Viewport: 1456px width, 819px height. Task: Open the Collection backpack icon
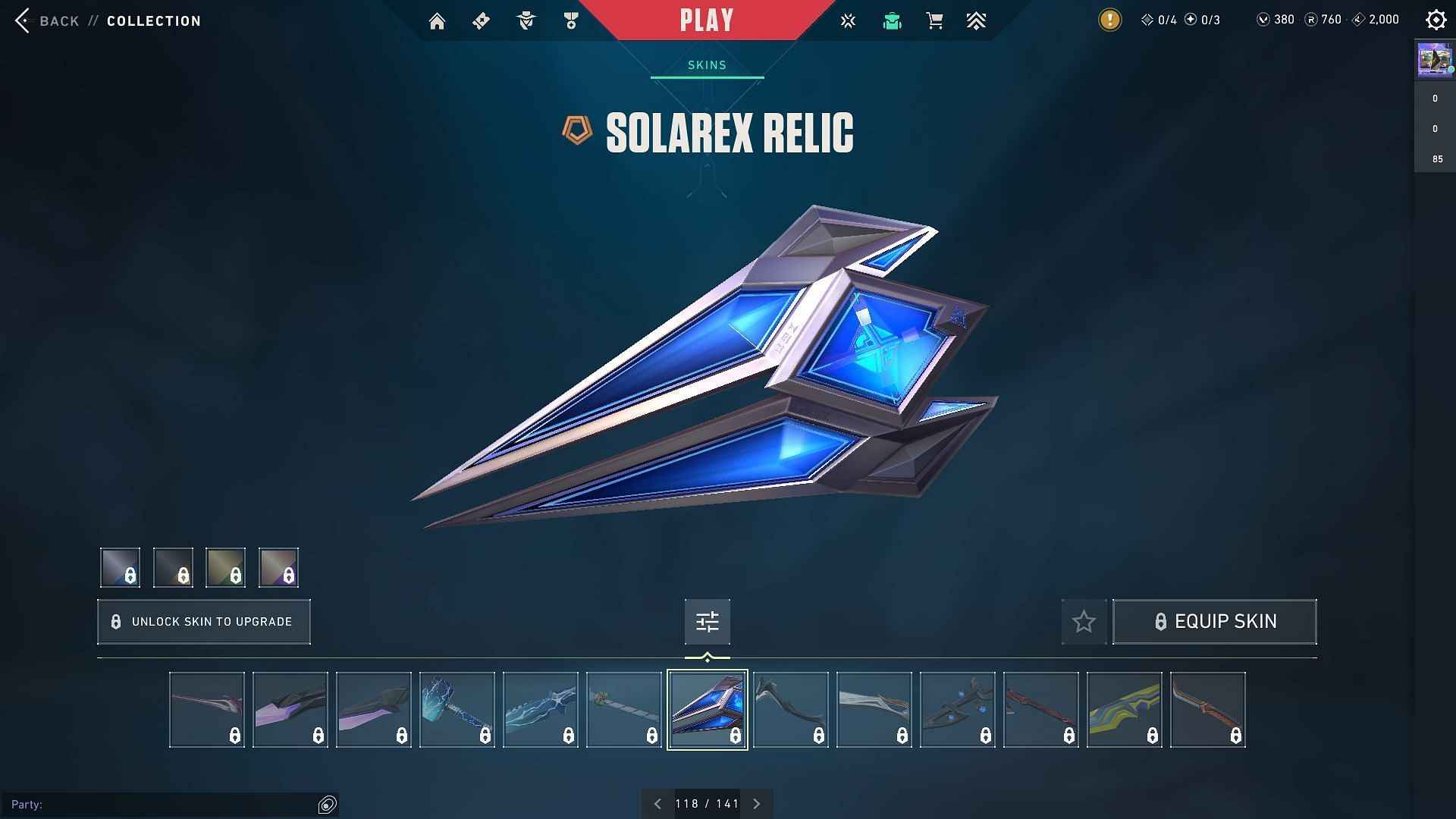892,20
